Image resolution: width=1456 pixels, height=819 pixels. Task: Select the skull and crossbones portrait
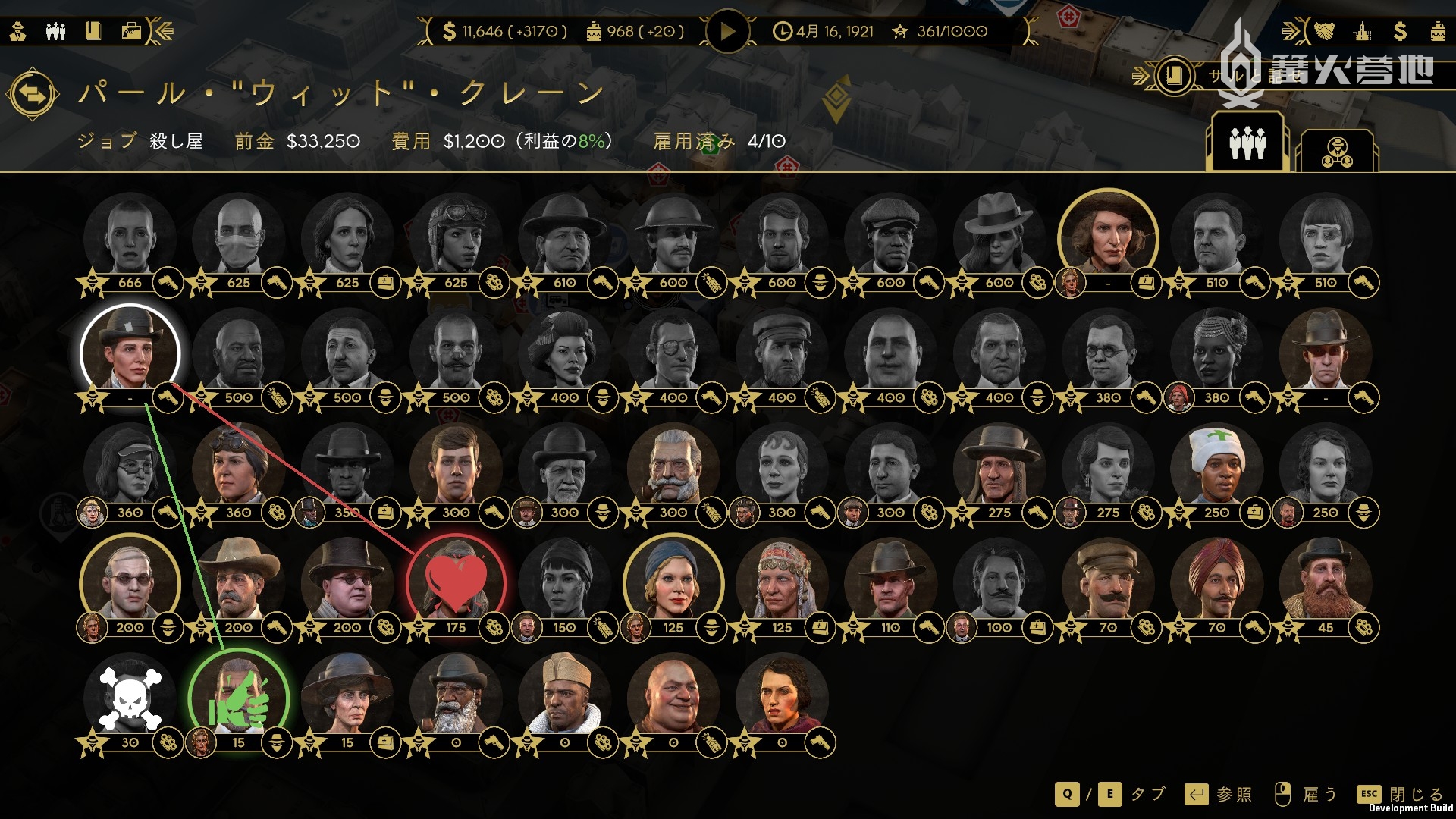coord(130,697)
